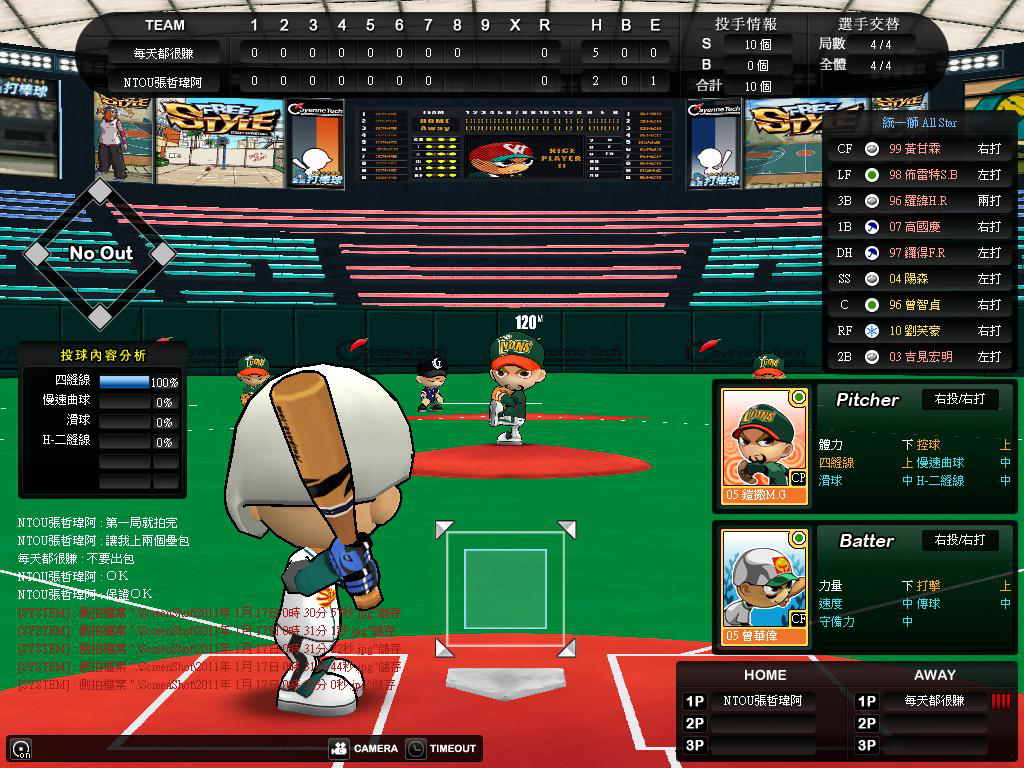This screenshot has height=768, width=1024.
Task: Click the chat input bar
Action: [x=170, y=748]
